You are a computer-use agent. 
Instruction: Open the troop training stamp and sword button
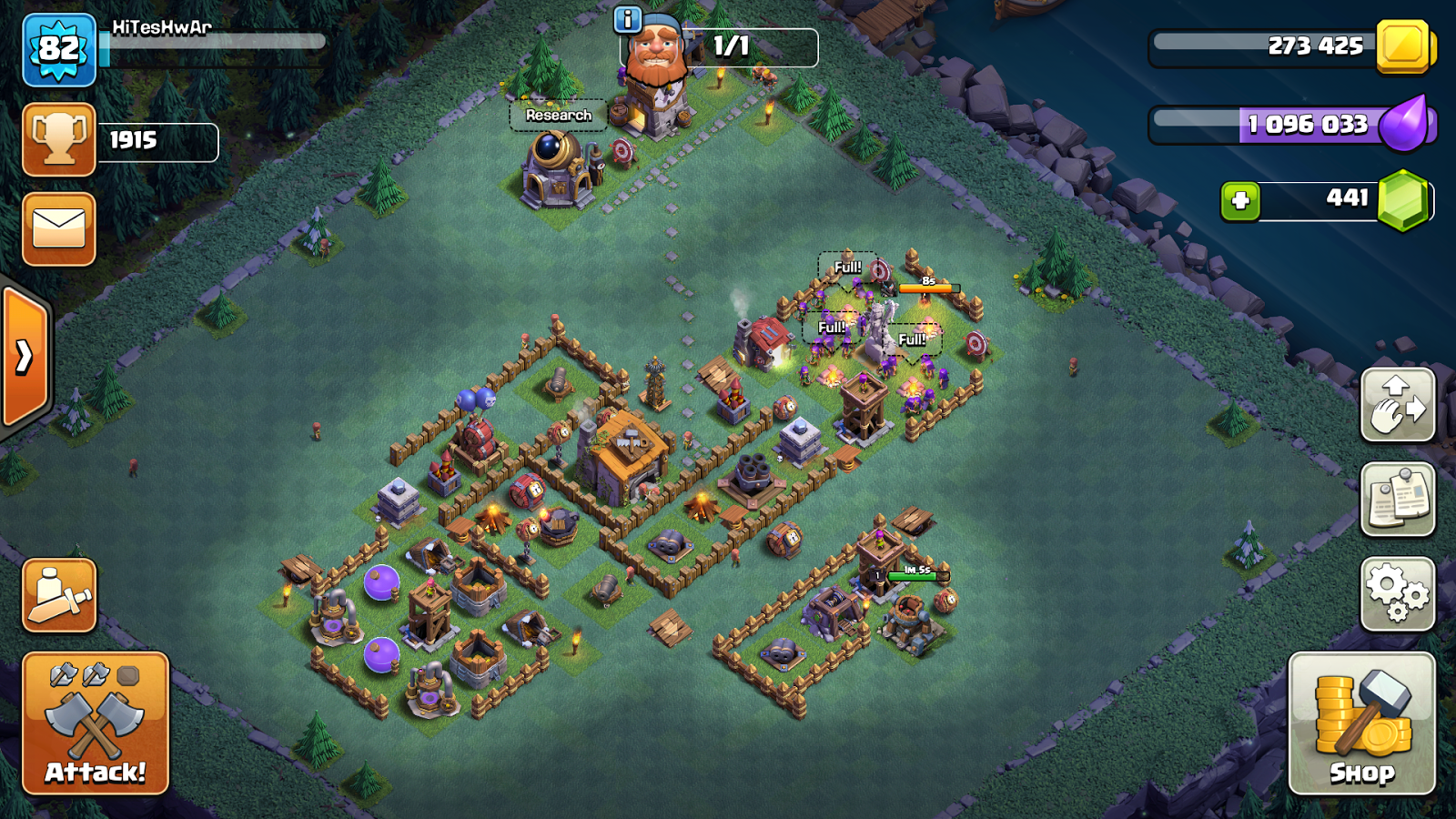pos(59,595)
